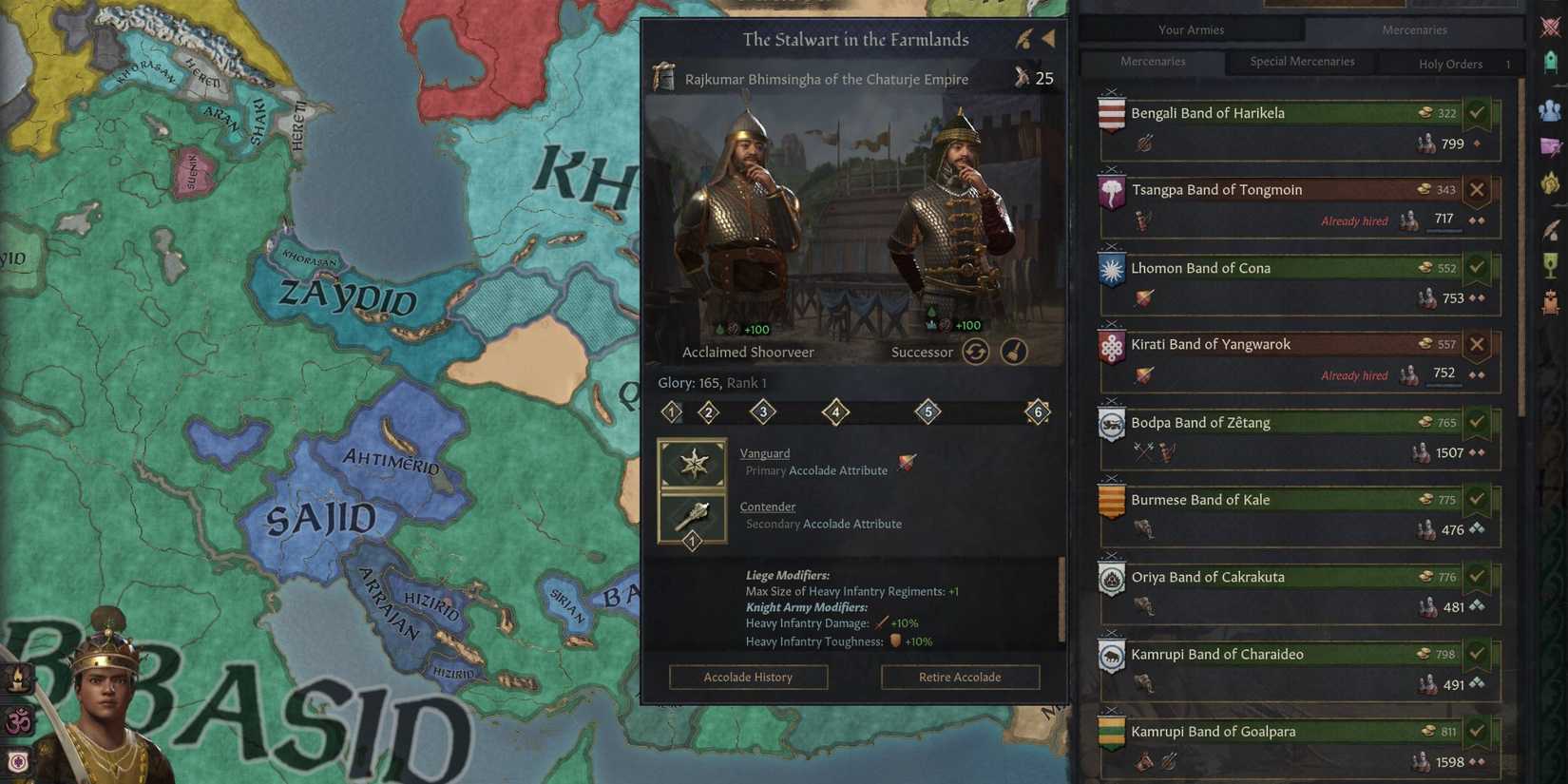Hire the Lhomon Band of Cona with the checkmark
The width and height of the screenshot is (1568, 784).
pos(1477,267)
